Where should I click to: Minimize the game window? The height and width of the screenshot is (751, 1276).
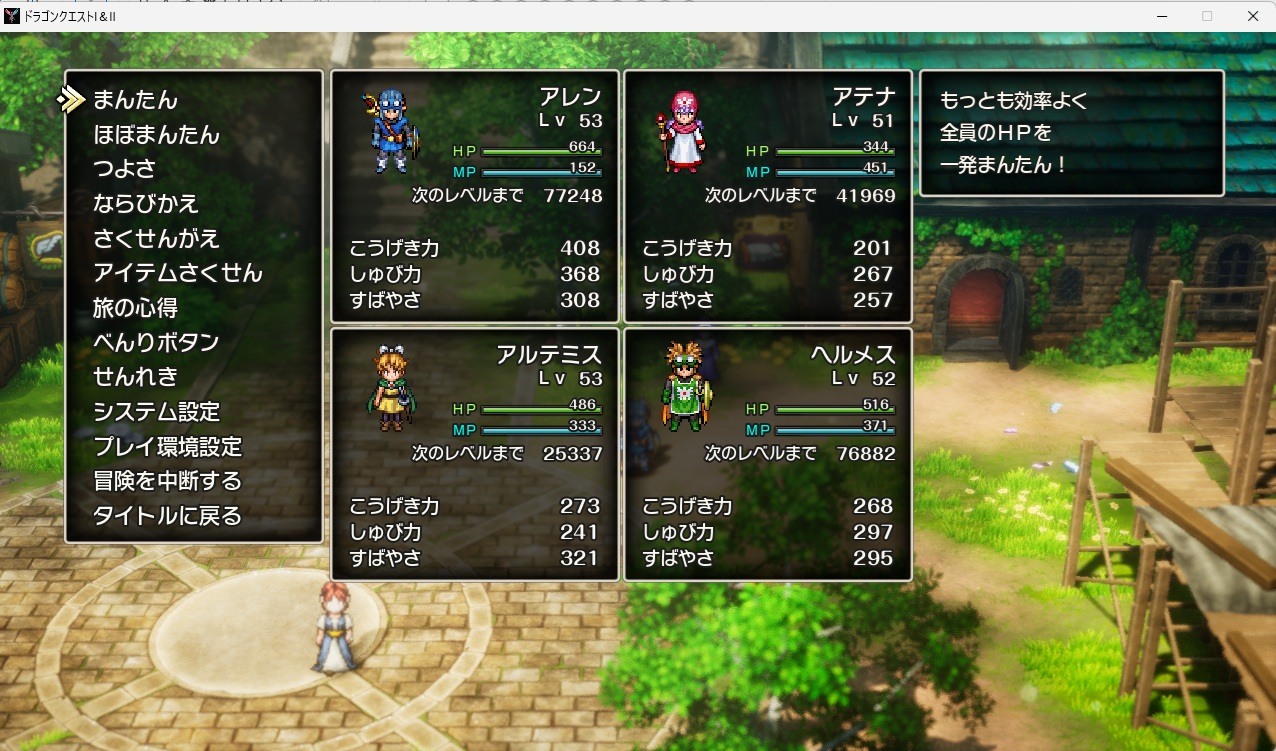(x=1162, y=16)
